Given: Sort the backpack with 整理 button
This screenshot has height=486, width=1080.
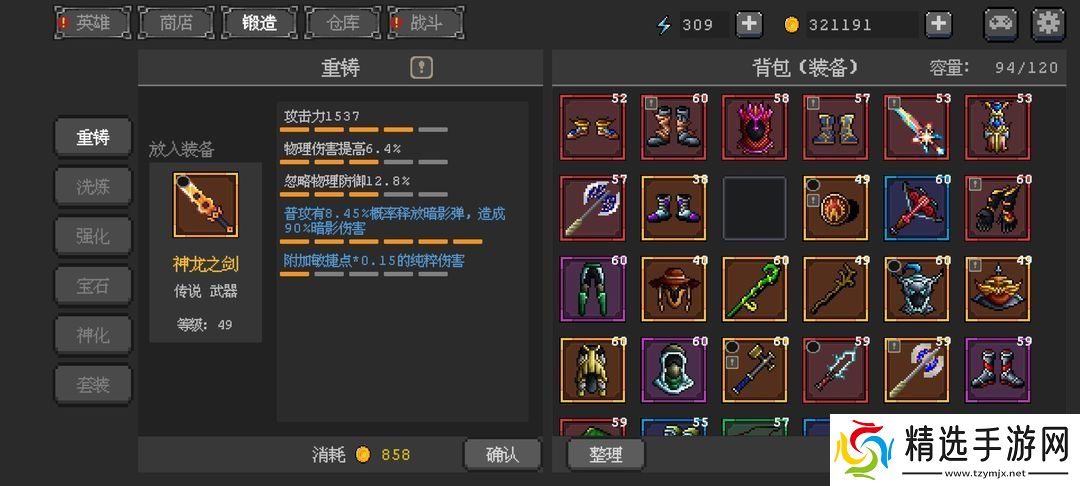Looking at the screenshot, I should [606, 454].
